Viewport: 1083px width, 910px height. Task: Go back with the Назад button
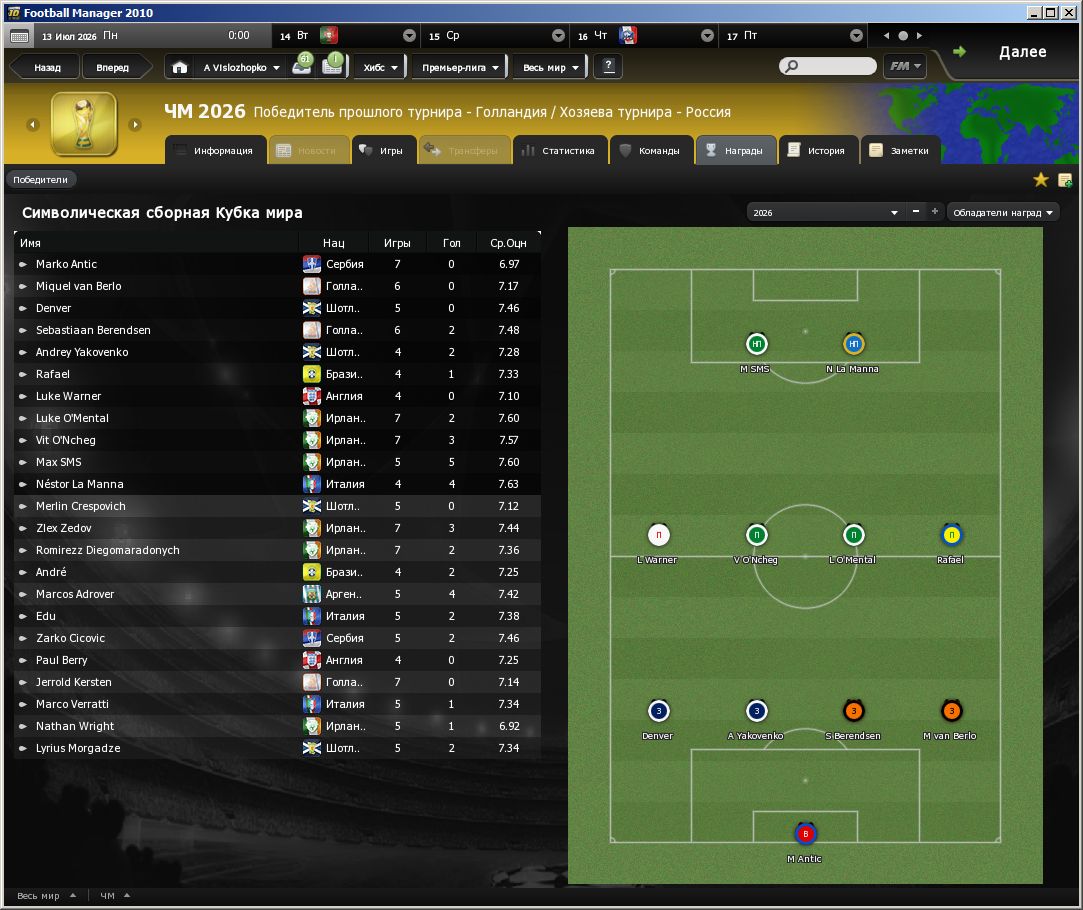[x=47, y=68]
